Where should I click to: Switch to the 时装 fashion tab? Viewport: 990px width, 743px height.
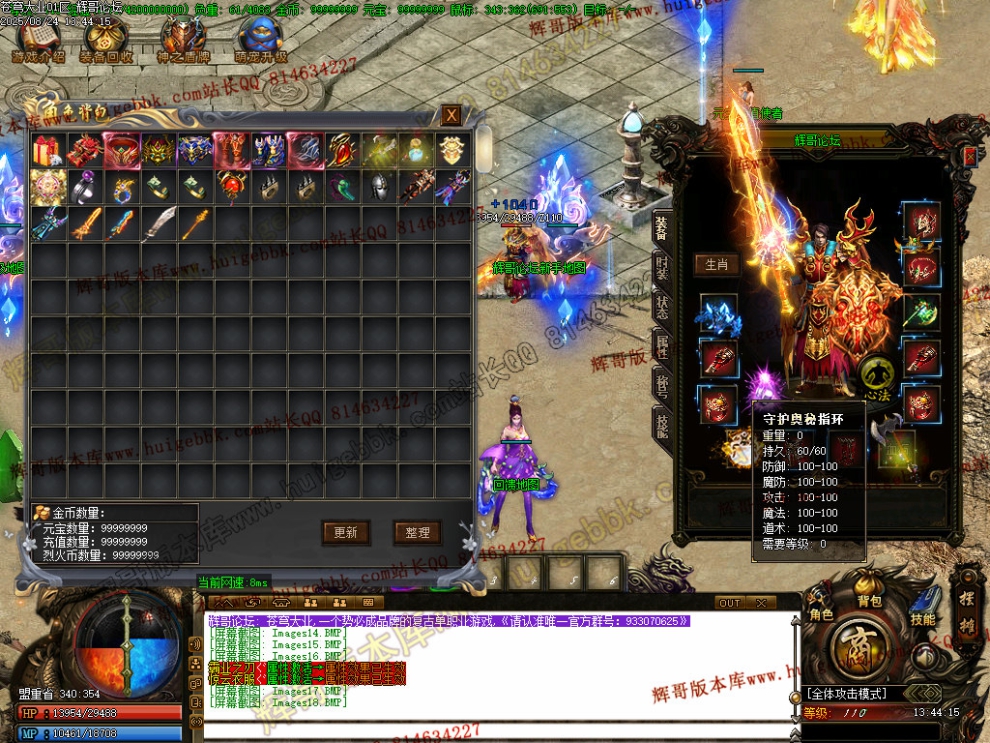661,267
